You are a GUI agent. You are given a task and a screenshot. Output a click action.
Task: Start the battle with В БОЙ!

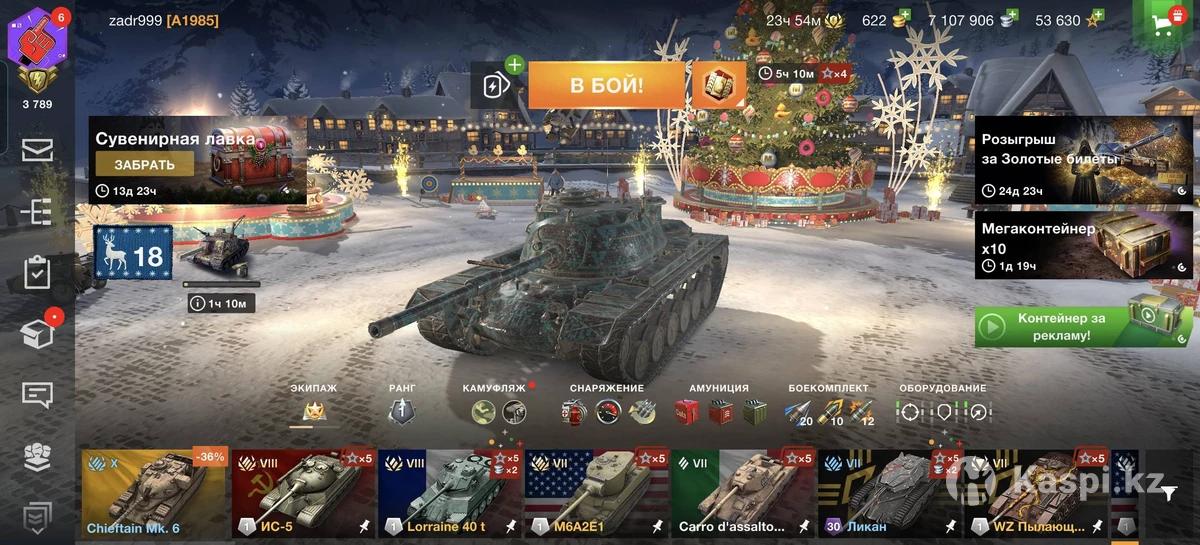click(606, 85)
